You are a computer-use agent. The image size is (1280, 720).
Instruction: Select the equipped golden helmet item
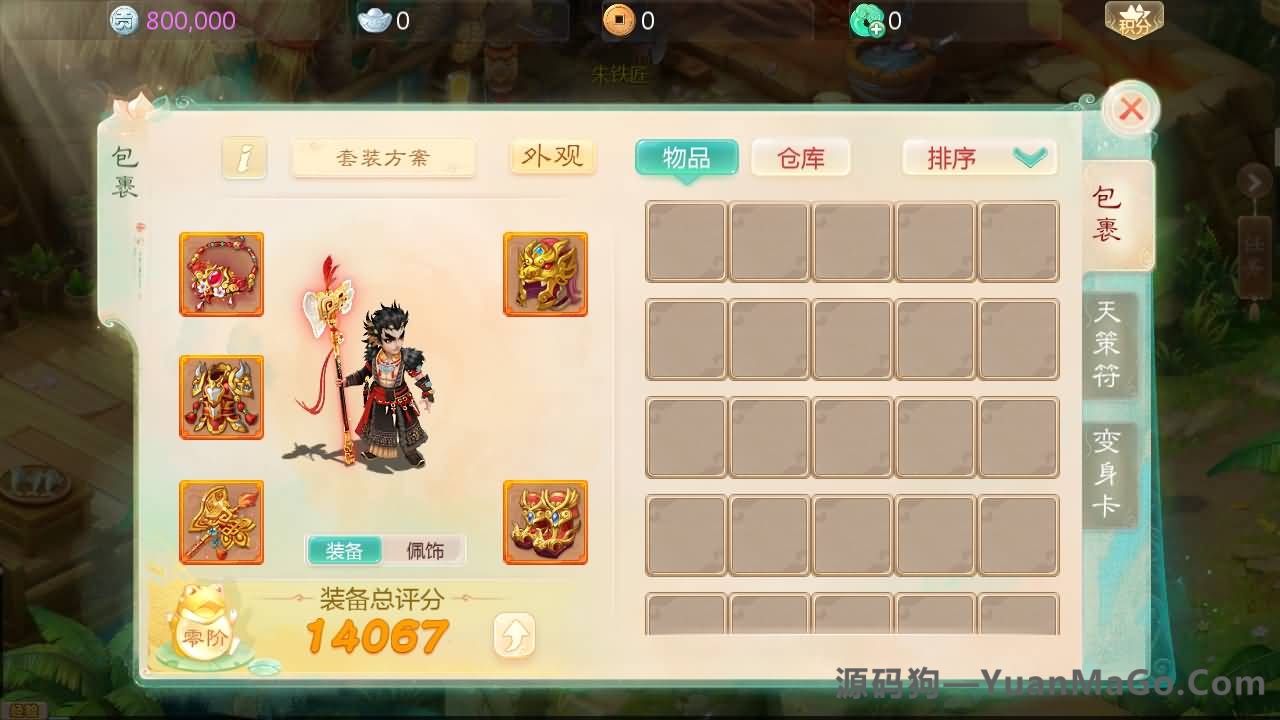[546, 274]
